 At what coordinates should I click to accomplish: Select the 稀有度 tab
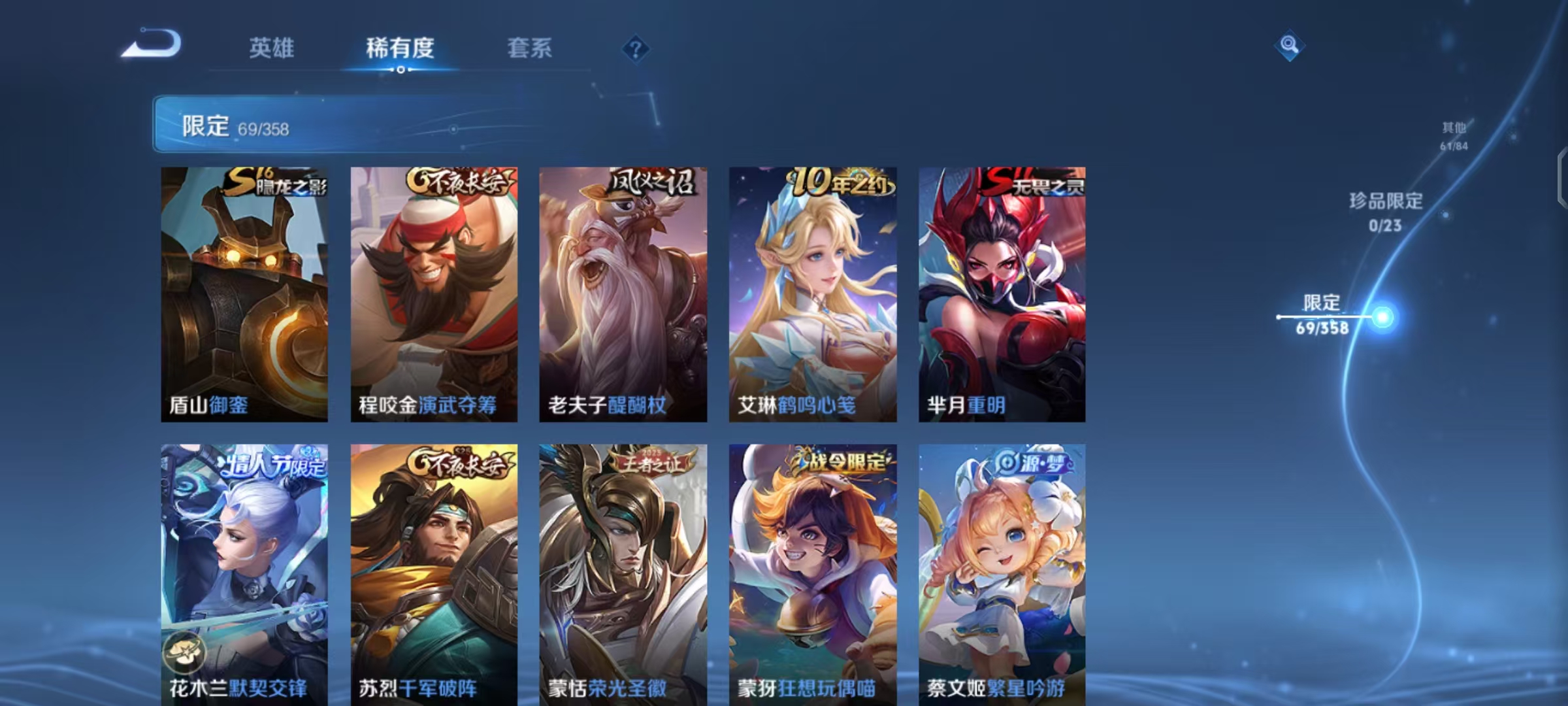[x=400, y=48]
